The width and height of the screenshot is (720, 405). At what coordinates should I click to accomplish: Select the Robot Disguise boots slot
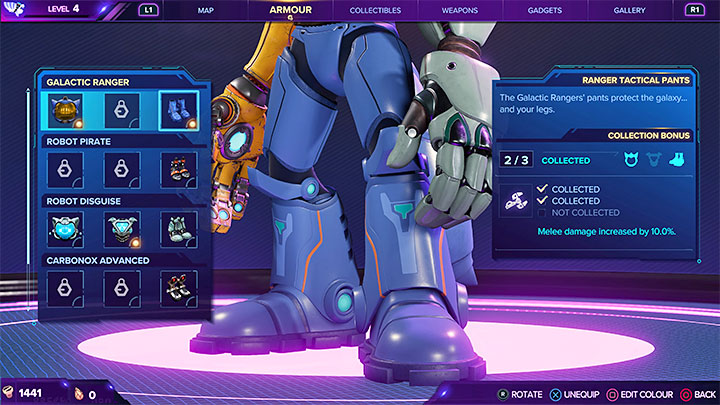[x=179, y=229]
